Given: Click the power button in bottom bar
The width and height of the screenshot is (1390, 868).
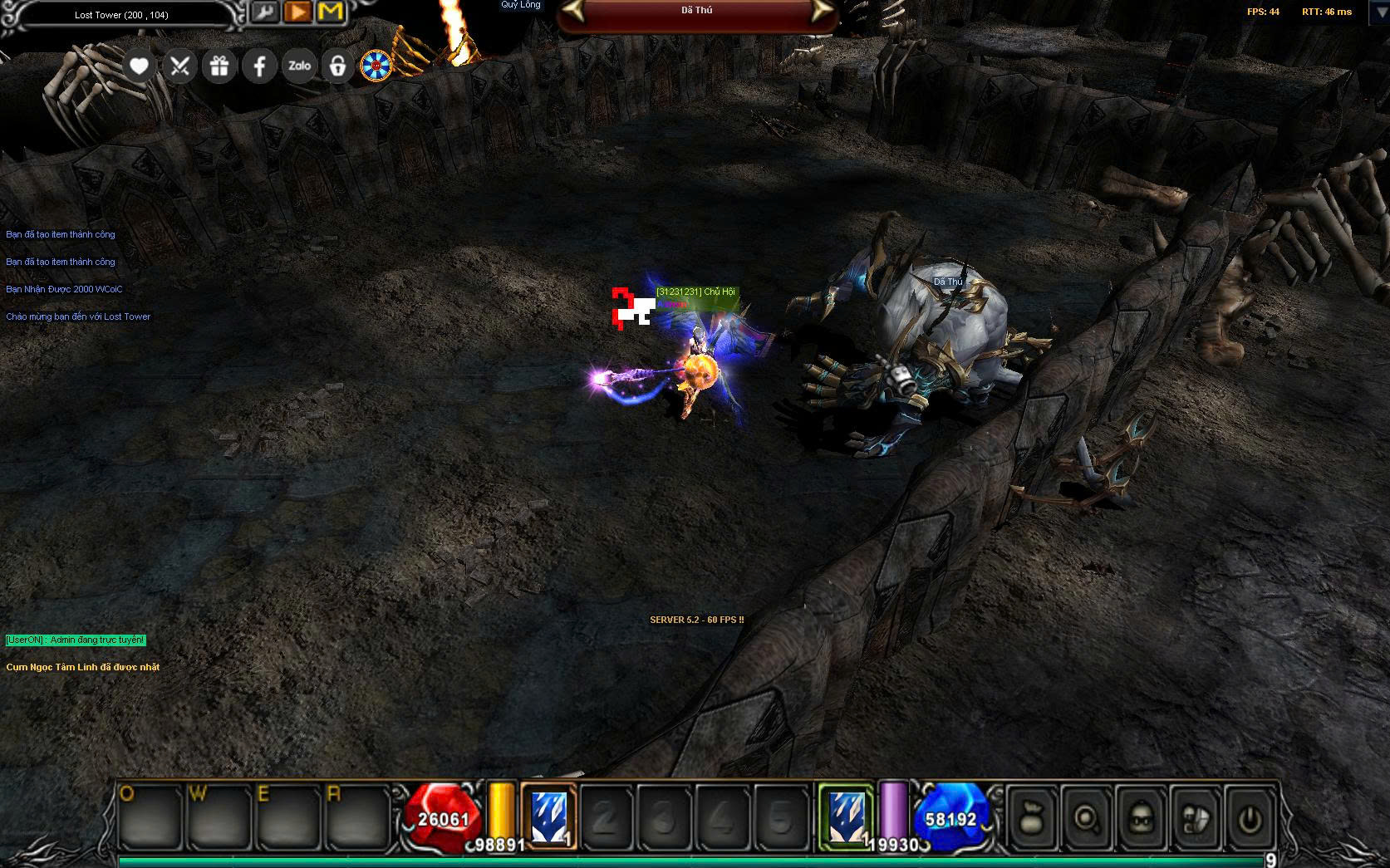Looking at the screenshot, I should (x=1250, y=819).
